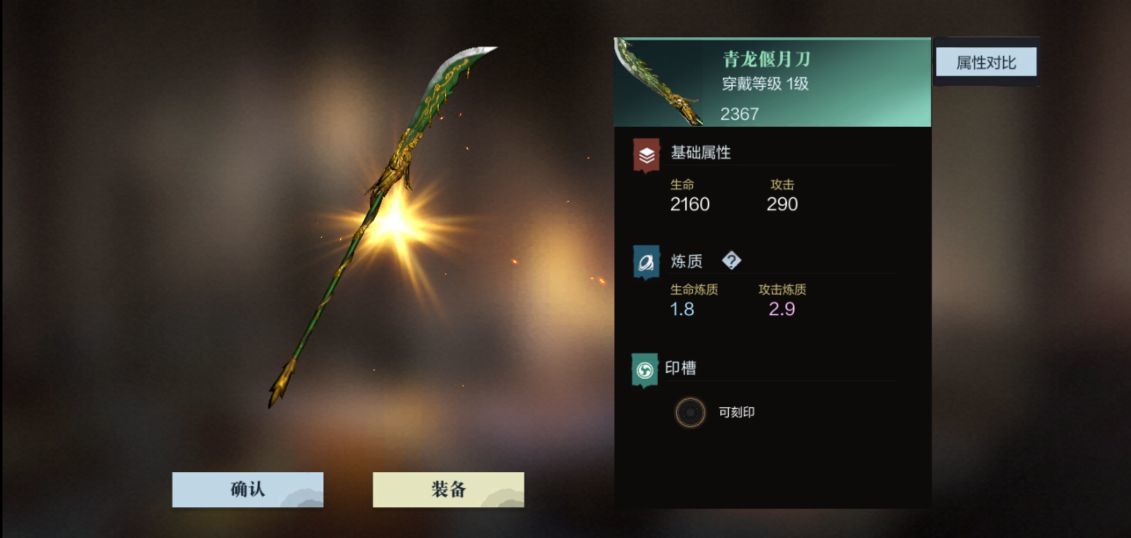Open the 炼质 question mark help icon

pos(732,261)
